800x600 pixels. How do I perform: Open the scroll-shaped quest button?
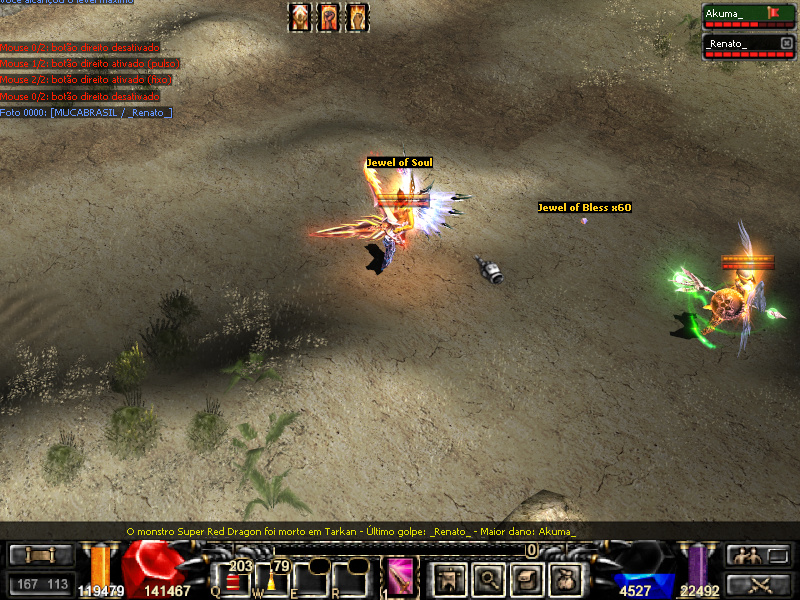(x=528, y=578)
